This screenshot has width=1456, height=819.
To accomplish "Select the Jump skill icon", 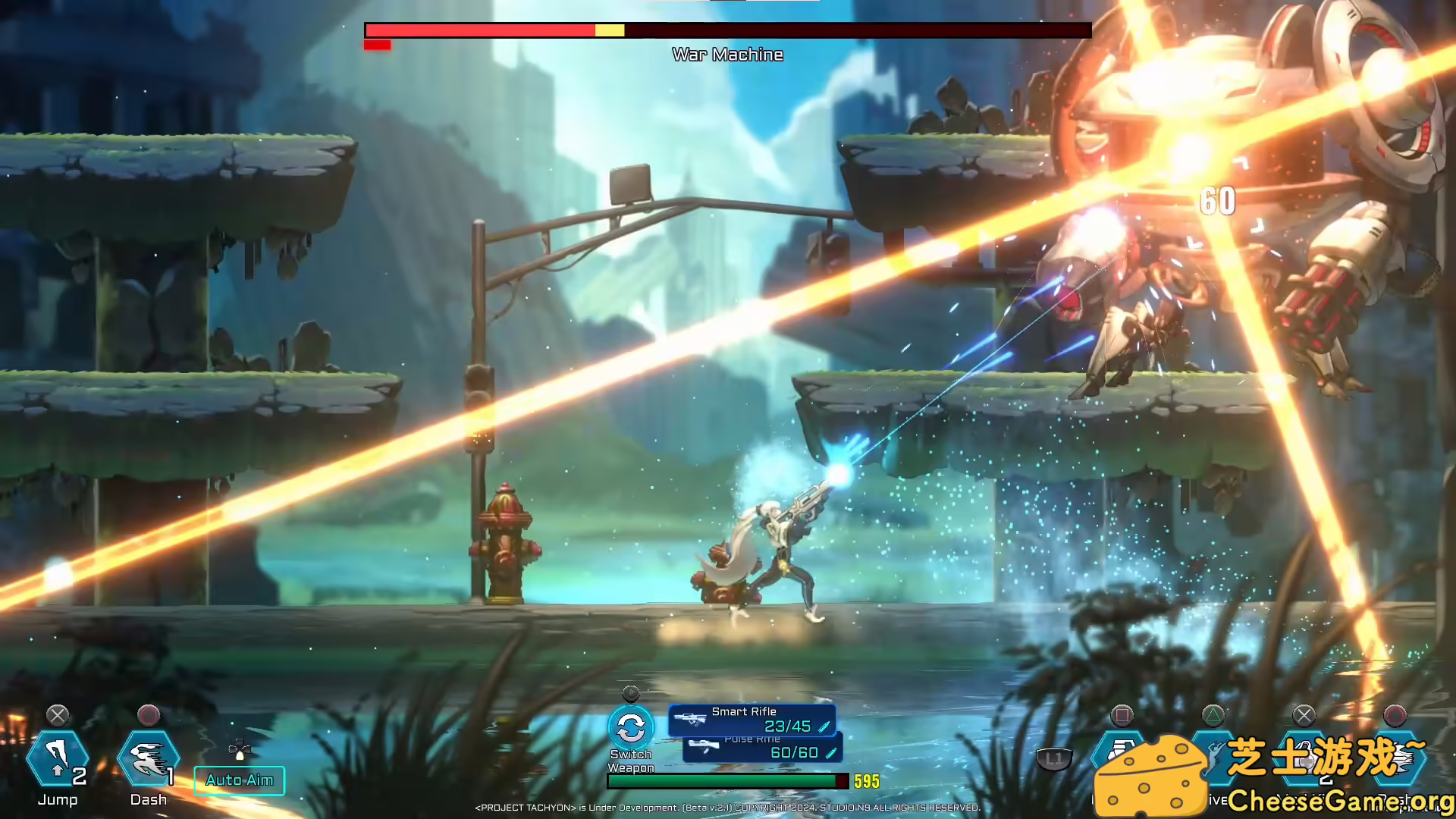I will [x=59, y=756].
